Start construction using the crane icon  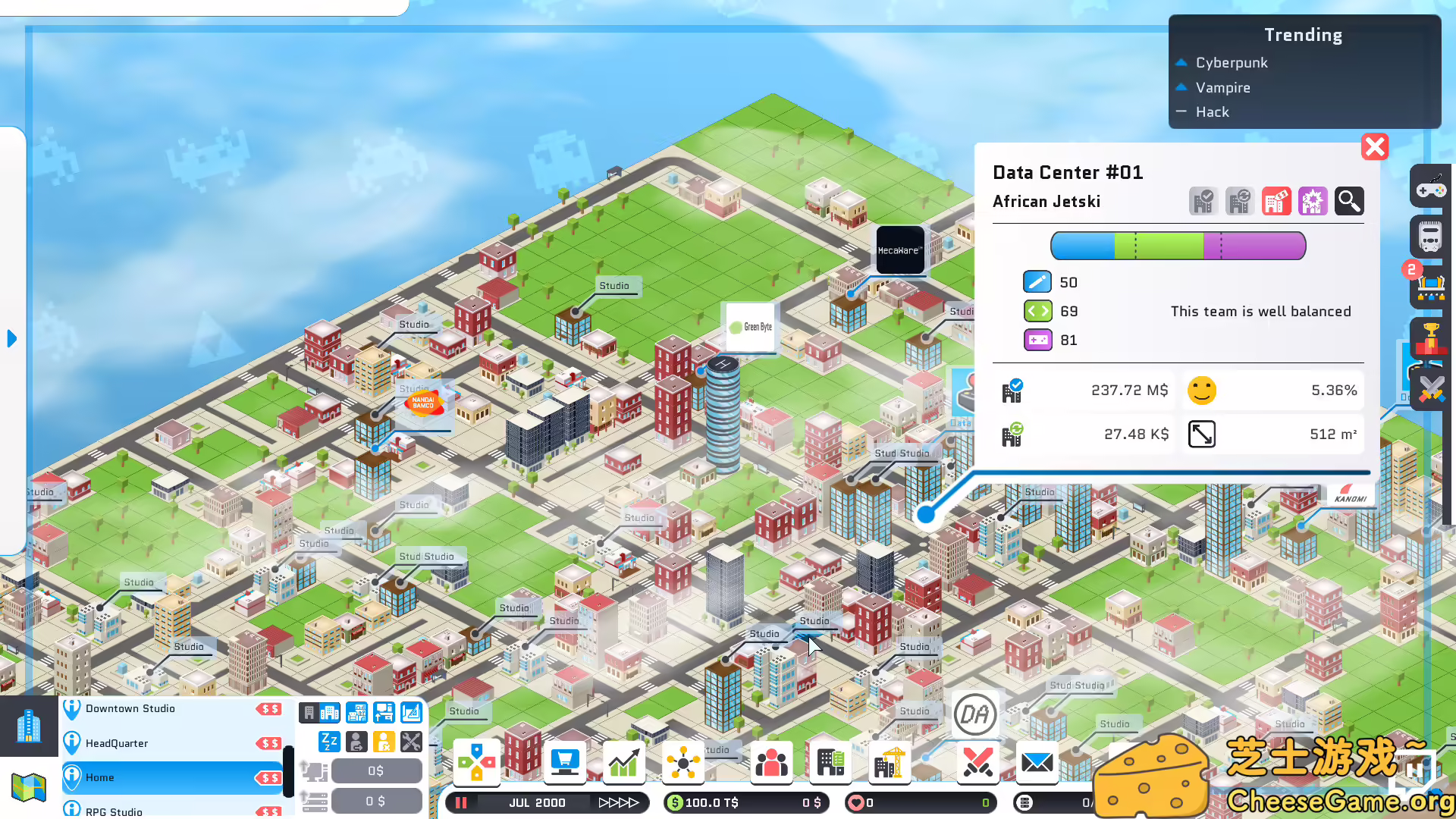pos(888,763)
